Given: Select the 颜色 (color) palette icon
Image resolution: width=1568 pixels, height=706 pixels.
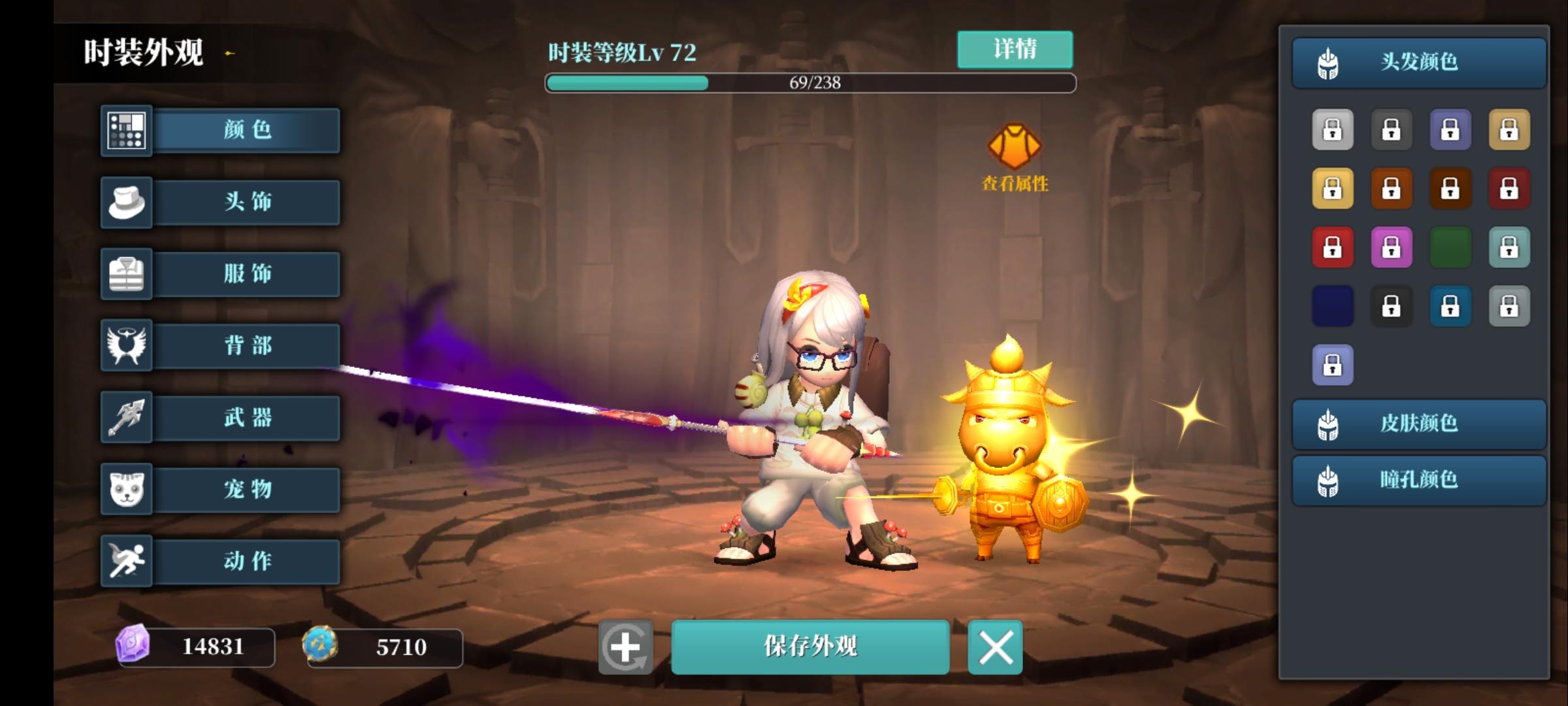Looking at the screenshot, I should click(126, 130).
